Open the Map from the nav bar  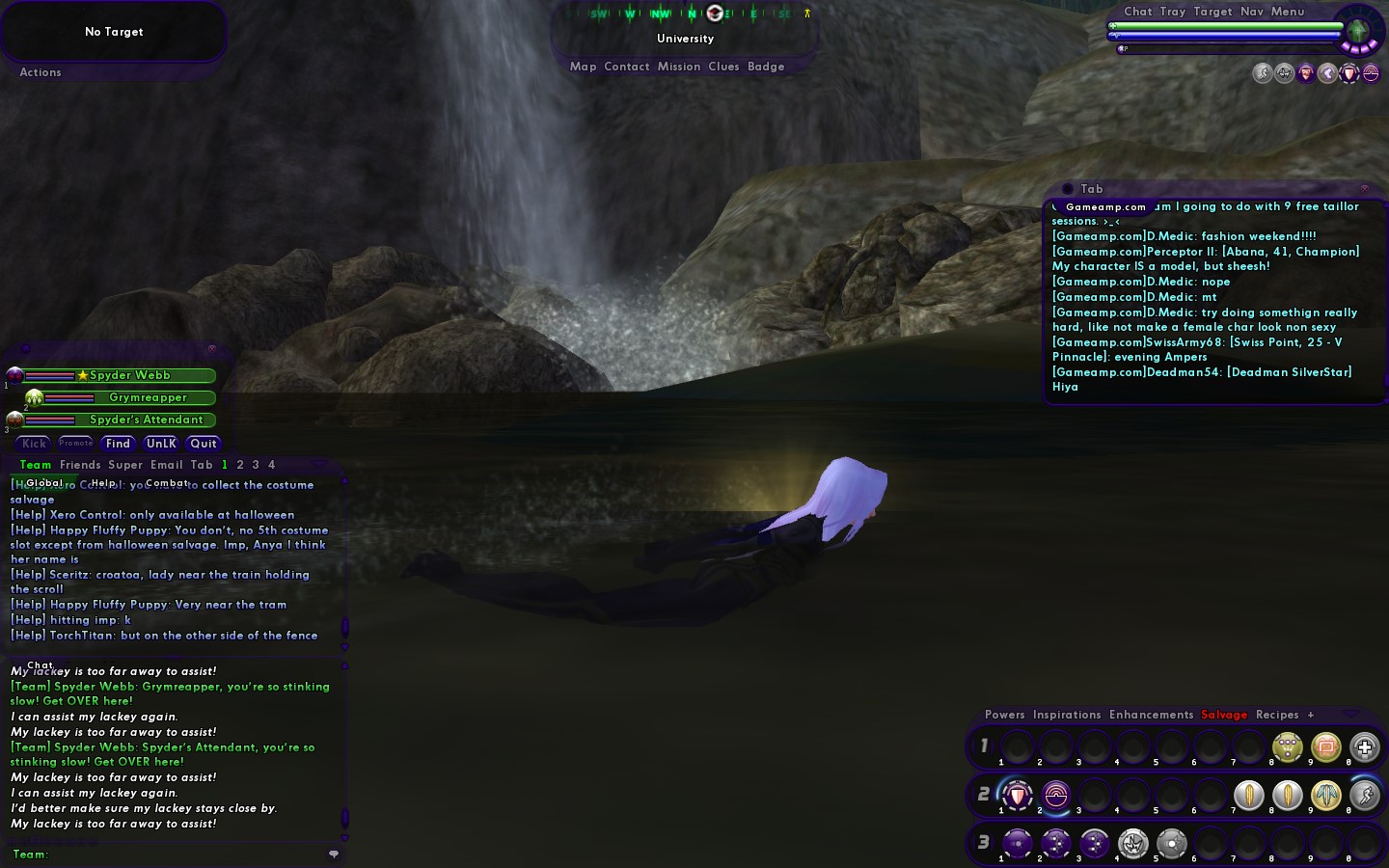[x=583, y=67]
